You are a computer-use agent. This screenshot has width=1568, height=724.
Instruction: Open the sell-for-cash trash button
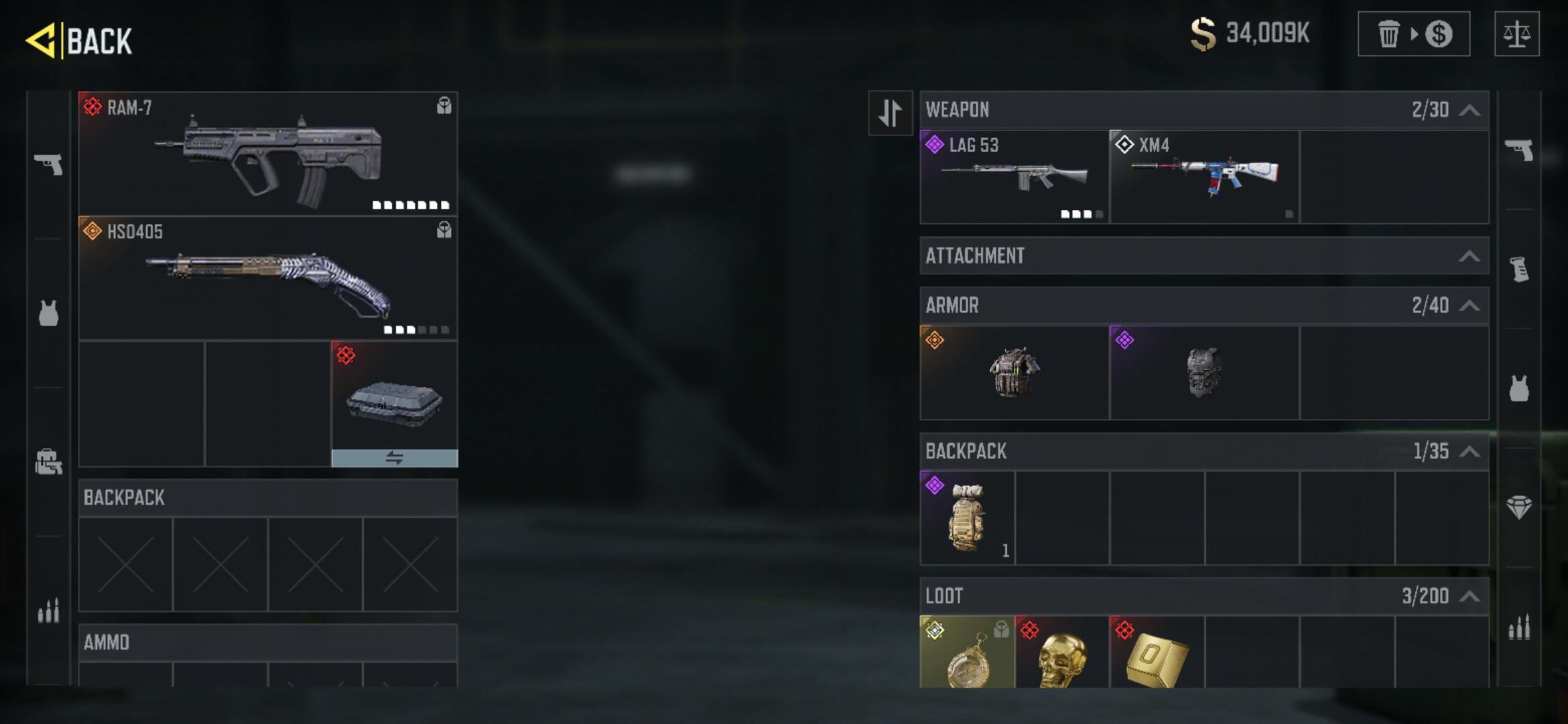(x=1413, y=34)
